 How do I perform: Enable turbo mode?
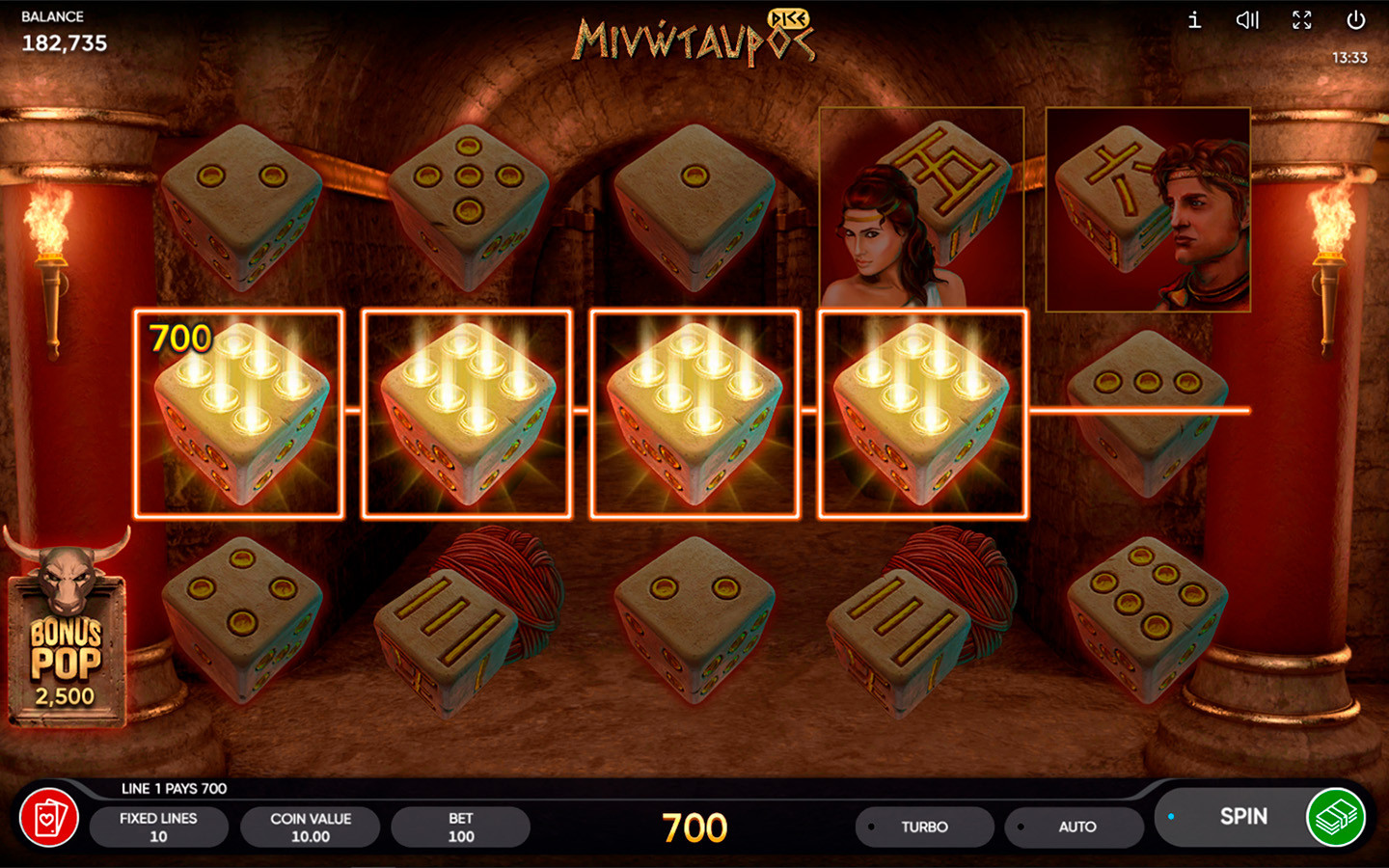(924, 827)
